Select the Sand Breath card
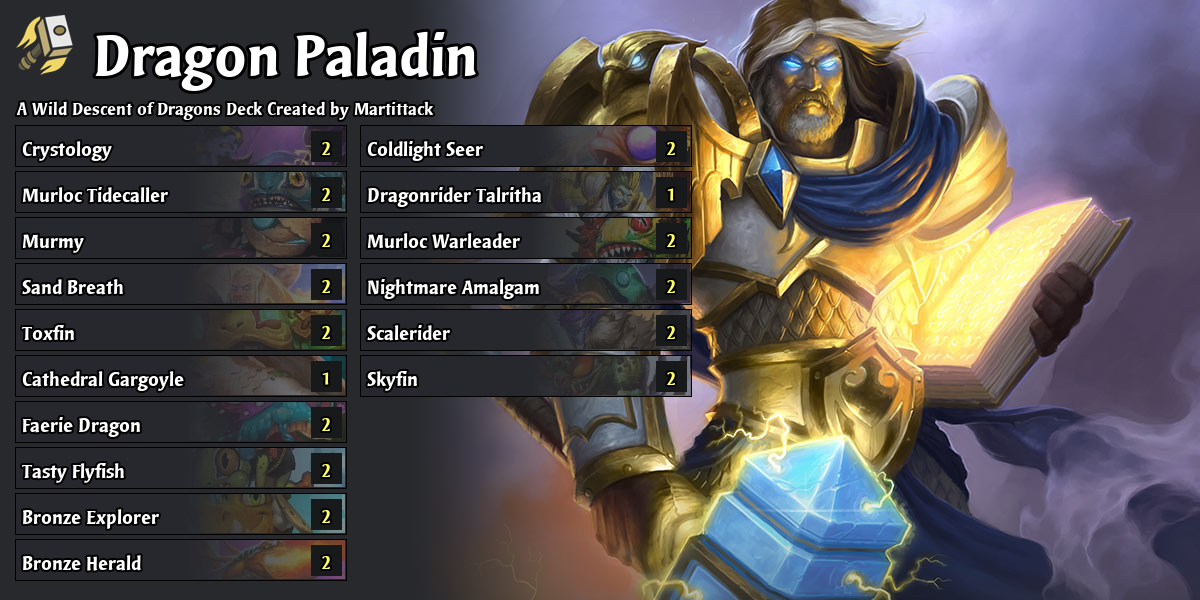Viewport: 1200px width, 600px height. (180, 288)
